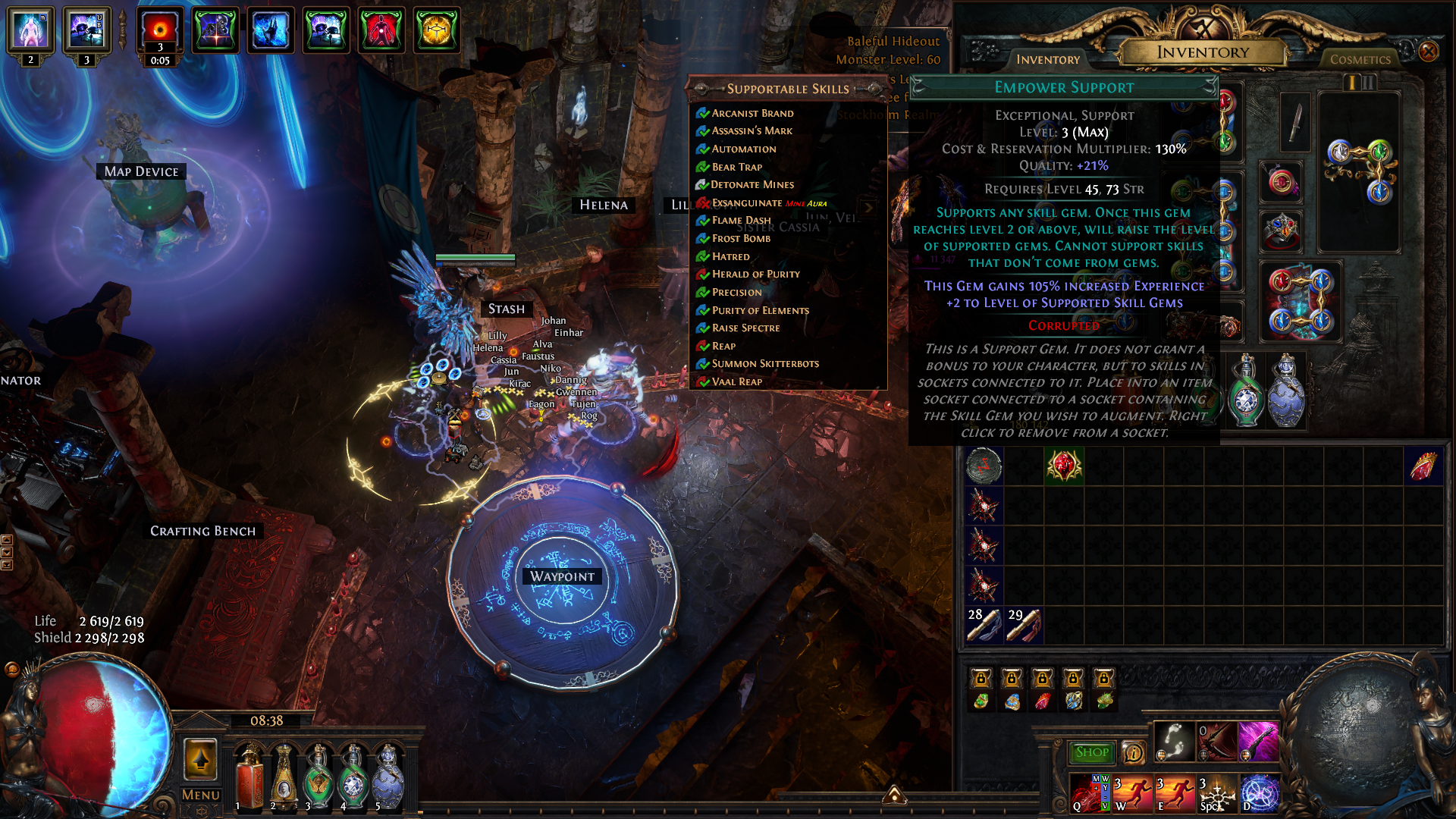Close the inventory panel
Viewport: 1456px width, 819px height.
point(1429,52)
